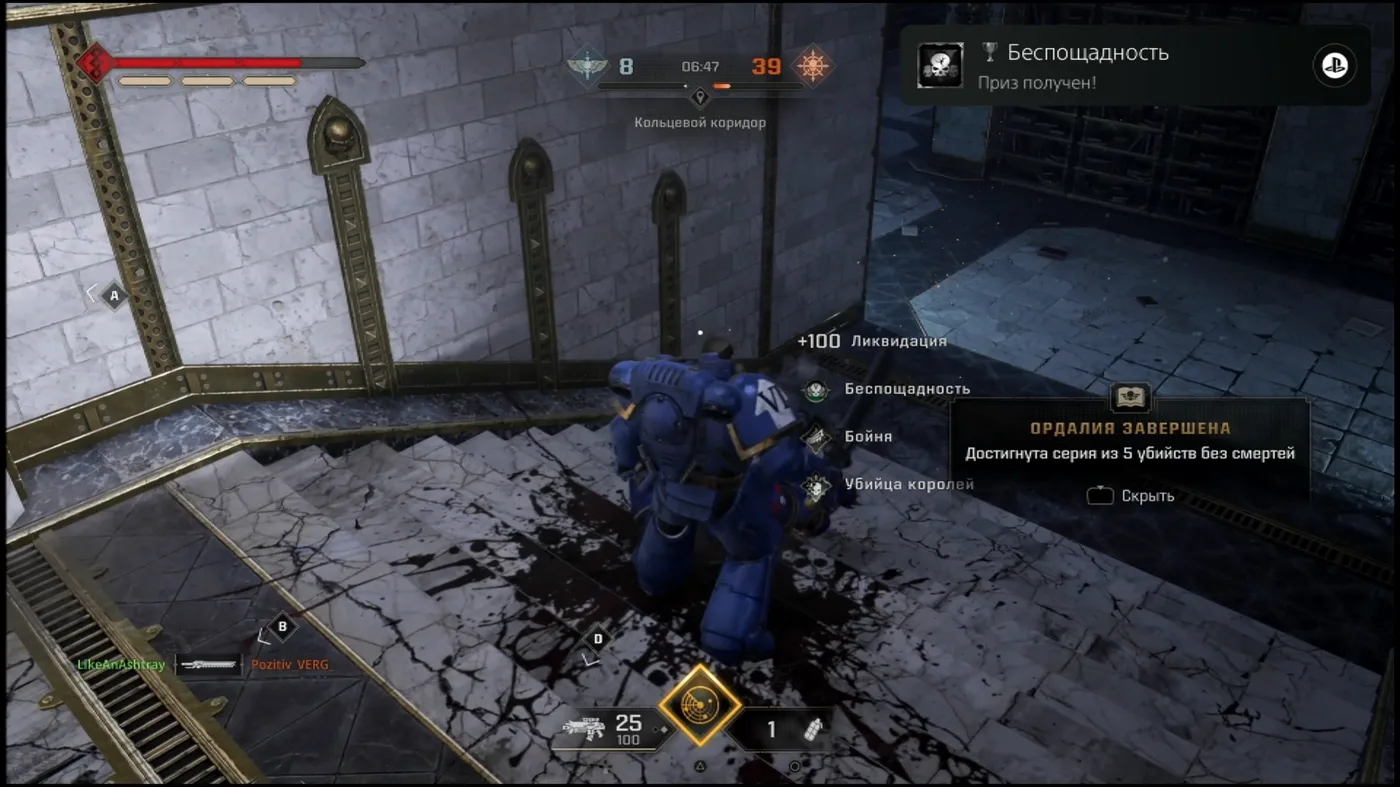Click the Chaos team star emblem
The width and height of the screenshot is (1400, 787).
811,67
